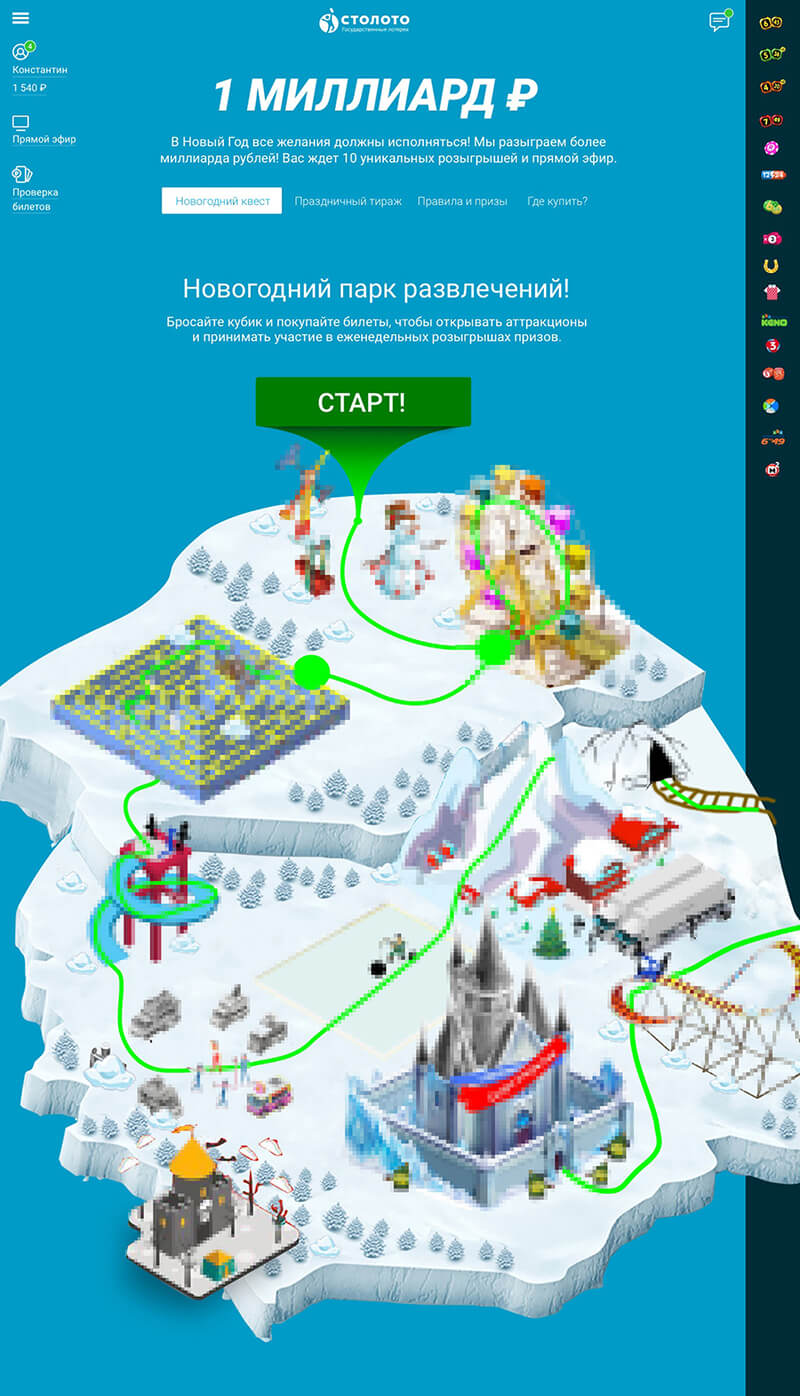Image resolution: width=800 pixels, height=1396 pixels.
Task: Open Прямой эфир live broadcast
Action: pos(43,140)
